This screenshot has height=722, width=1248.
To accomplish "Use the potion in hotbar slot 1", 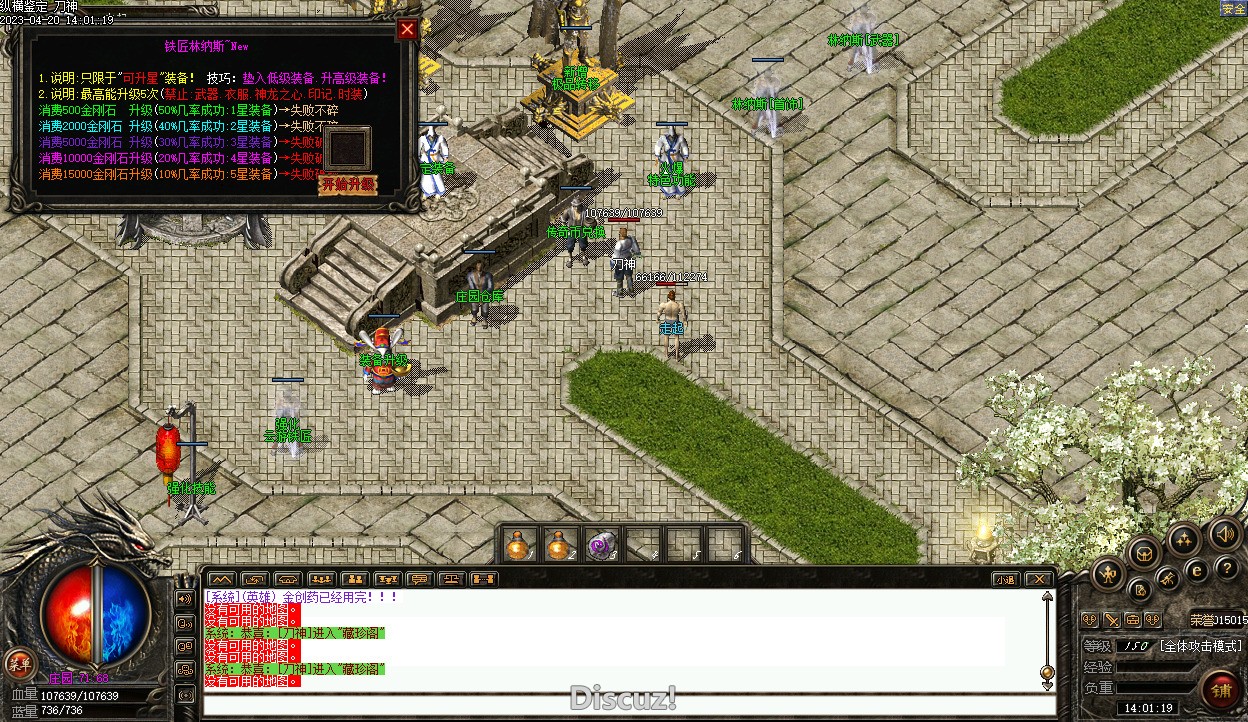I will coord(517,545).
